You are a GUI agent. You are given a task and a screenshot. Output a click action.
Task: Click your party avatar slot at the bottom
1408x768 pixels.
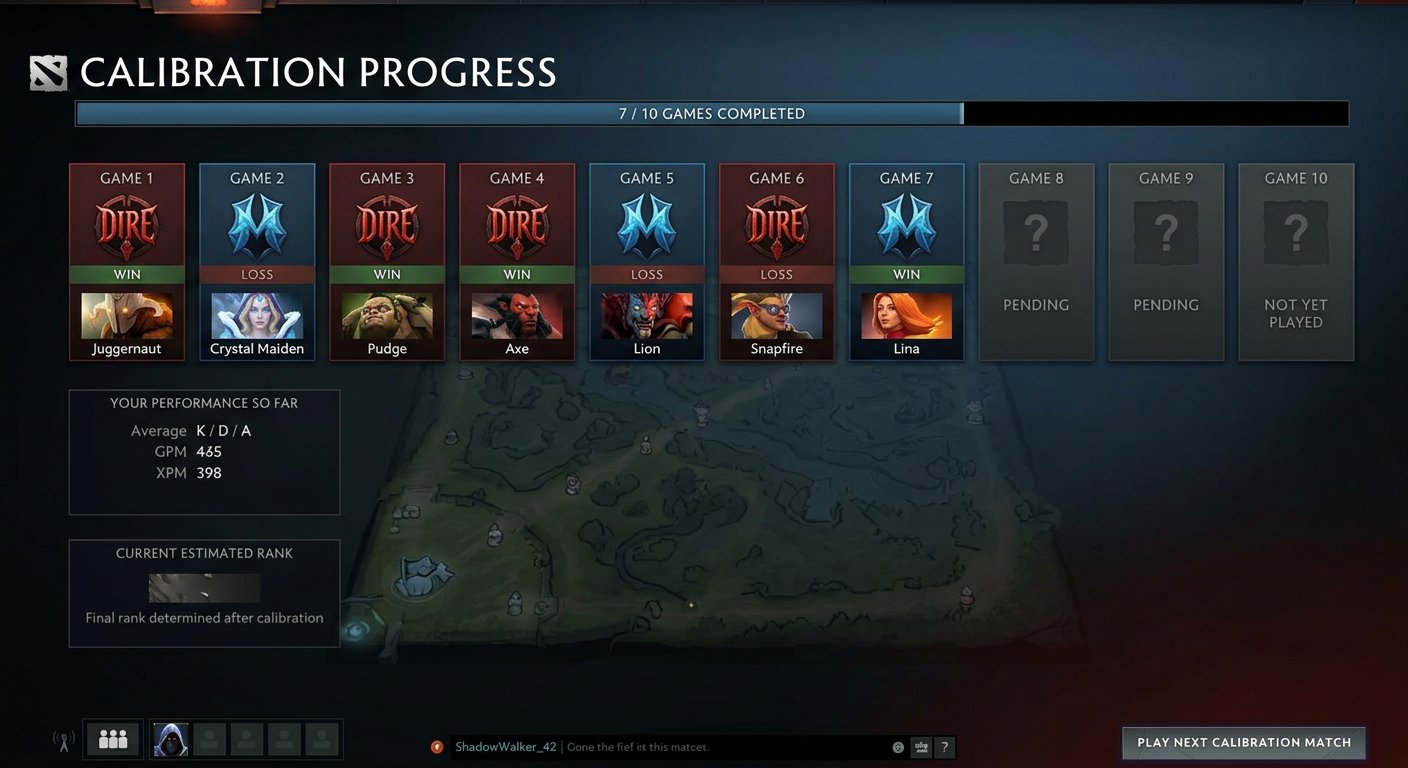click(x=170, y=739)
